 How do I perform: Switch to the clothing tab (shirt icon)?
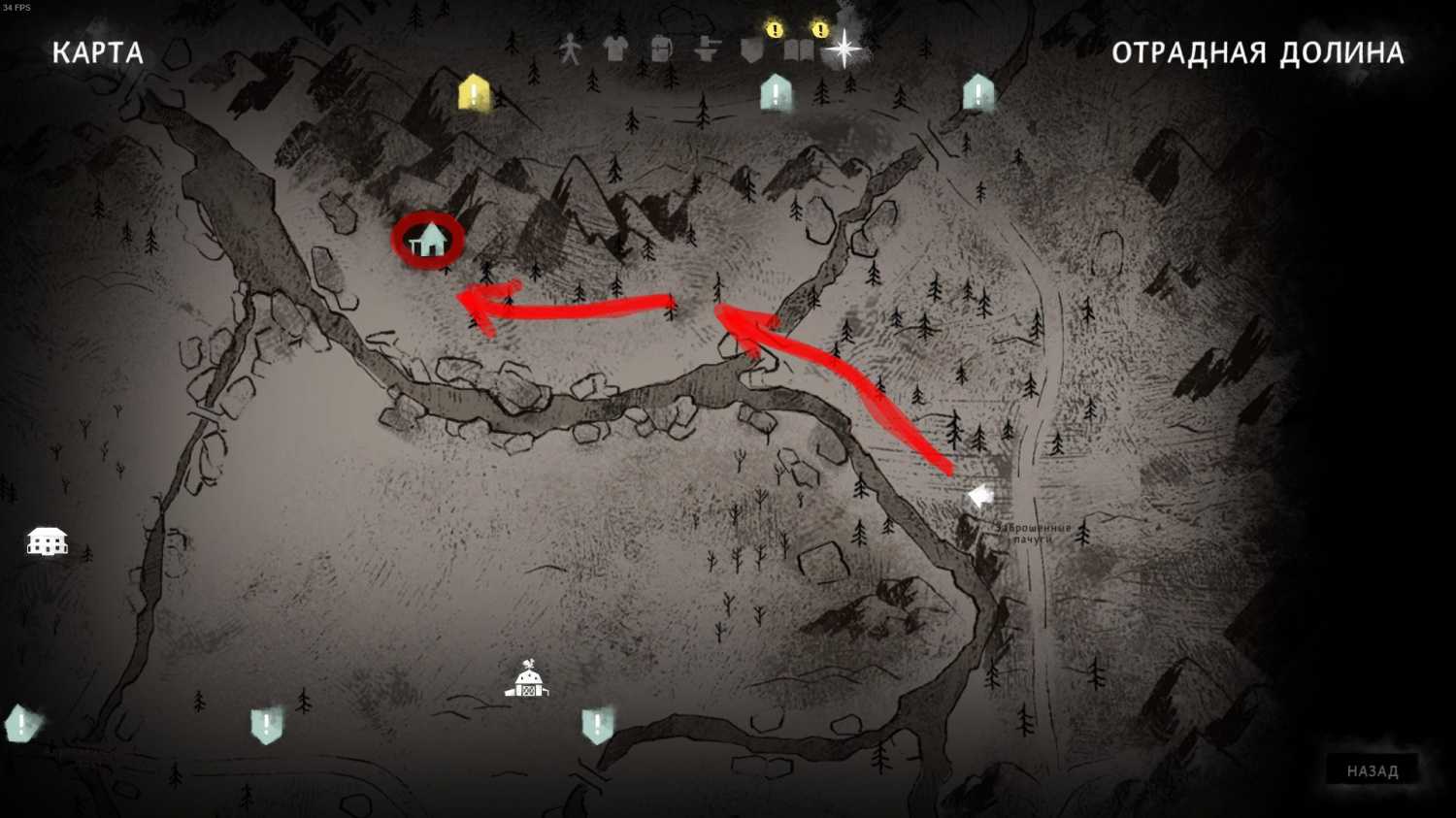pos(615,49)
